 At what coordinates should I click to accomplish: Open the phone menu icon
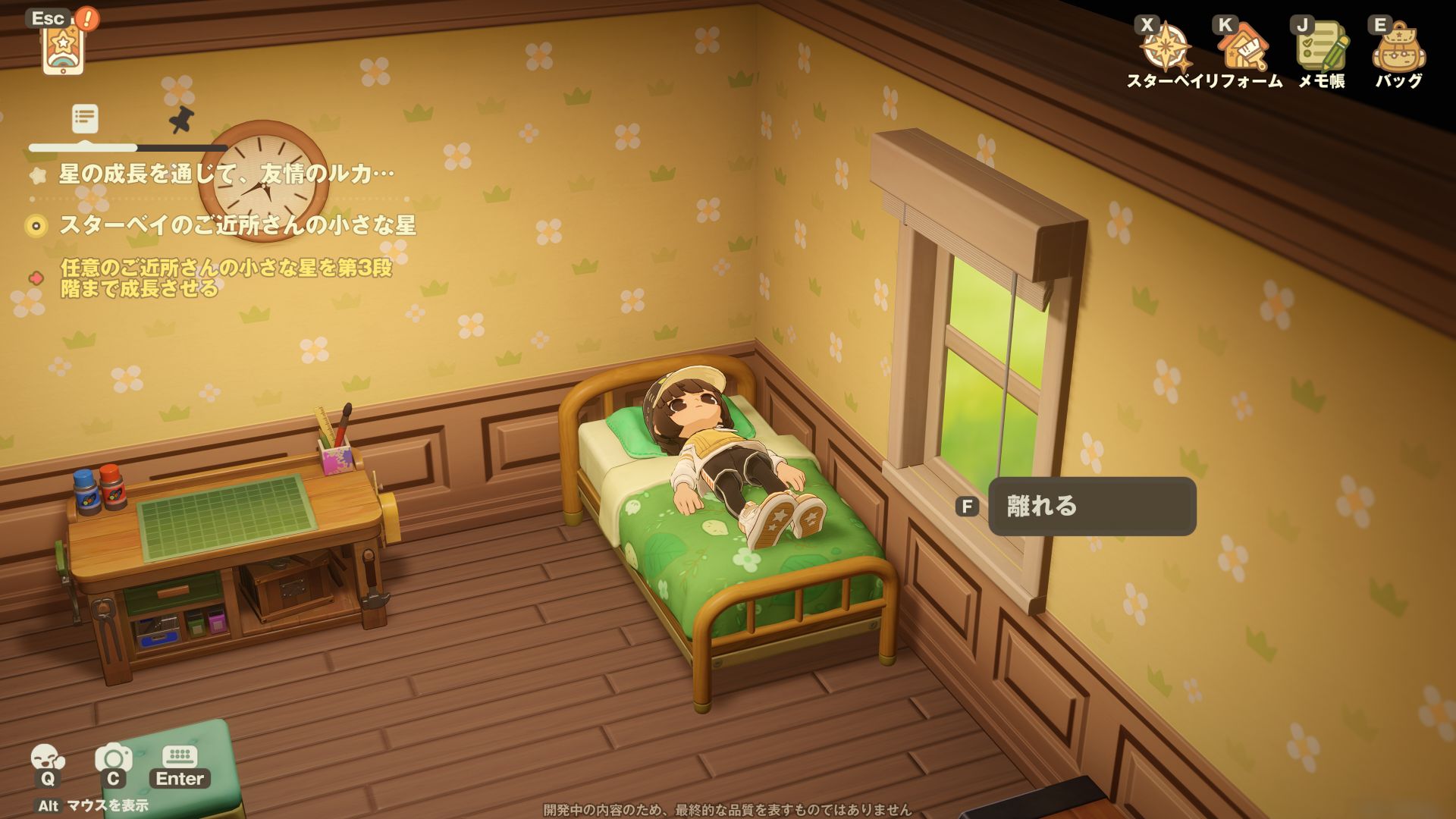pyautogui.click(x=63, y=47)
